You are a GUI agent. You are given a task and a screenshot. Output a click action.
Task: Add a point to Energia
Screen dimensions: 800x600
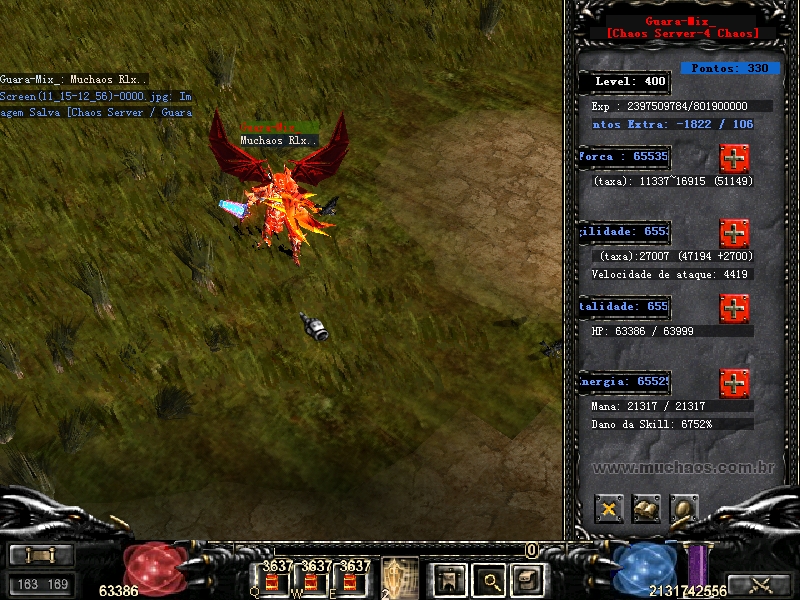pyautogui.click(x=734, y=383)
